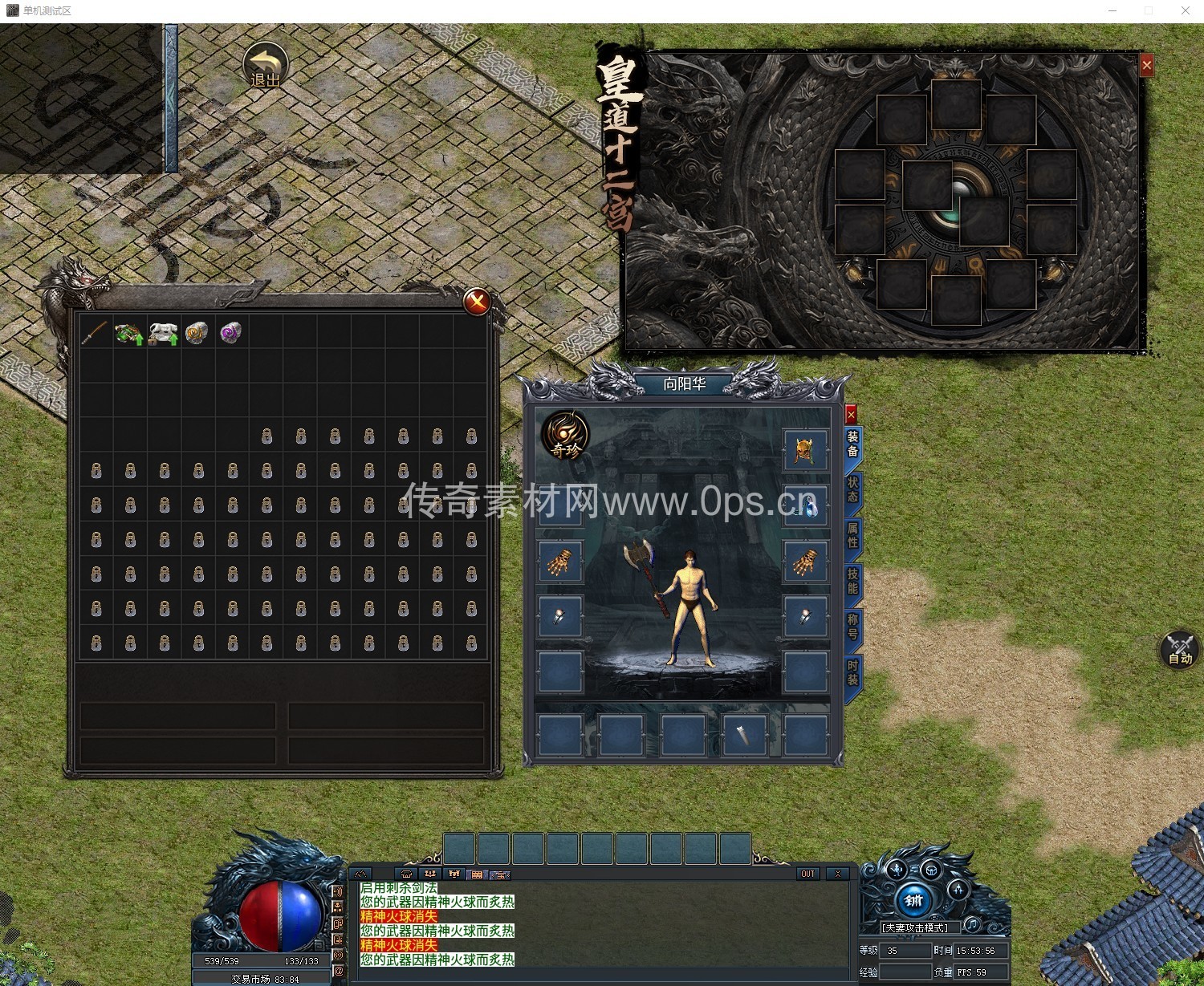
Task: Switch to the 属性 tab
Action: click(852, 535)
